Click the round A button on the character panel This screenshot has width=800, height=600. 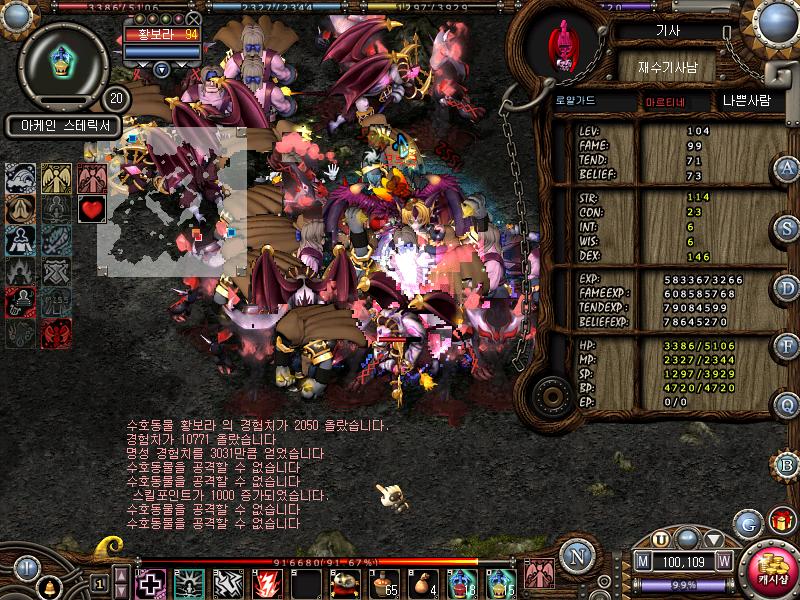786,168
